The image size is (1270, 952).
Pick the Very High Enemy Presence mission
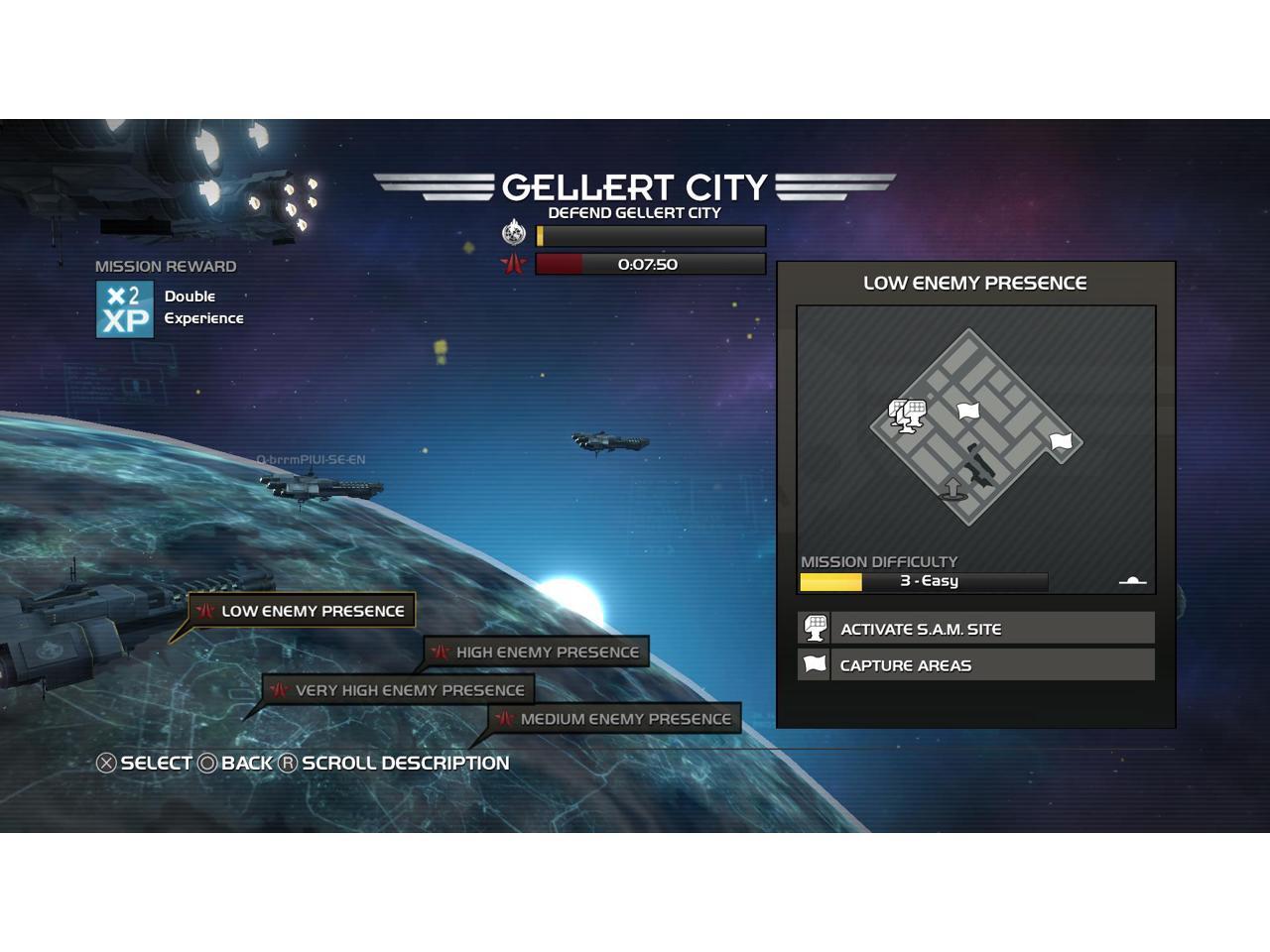tap(399, 690)
